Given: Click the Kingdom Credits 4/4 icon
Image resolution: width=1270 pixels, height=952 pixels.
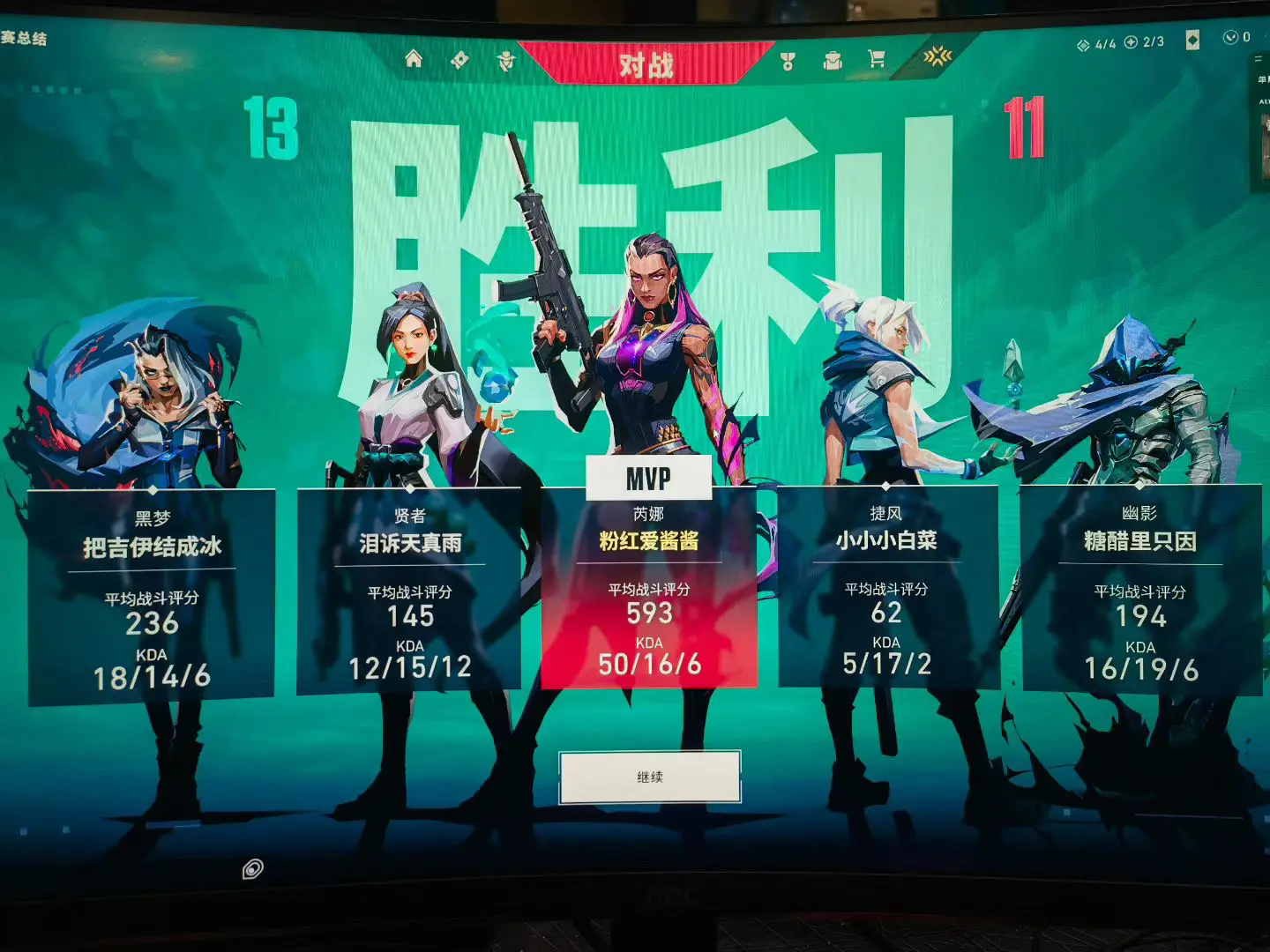Looking at the screenshot, I should (1083, 42).
